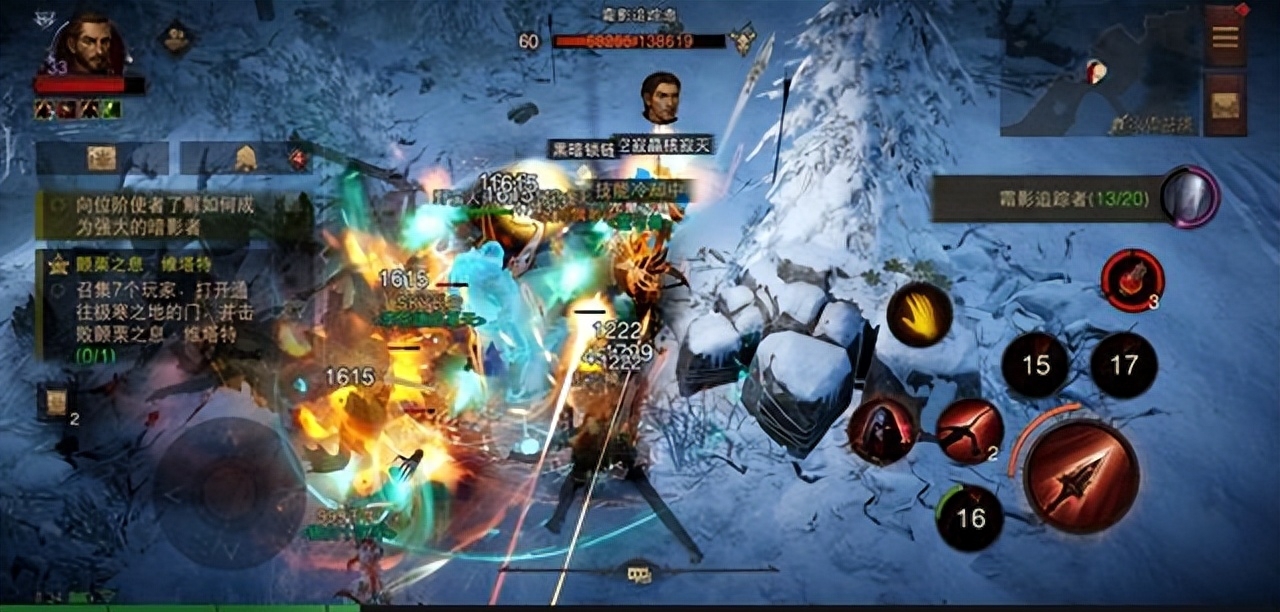The height and width of the screenshot is (612, 1280).
Task: Use the red health potion
Action: [x=1133, y=280]
